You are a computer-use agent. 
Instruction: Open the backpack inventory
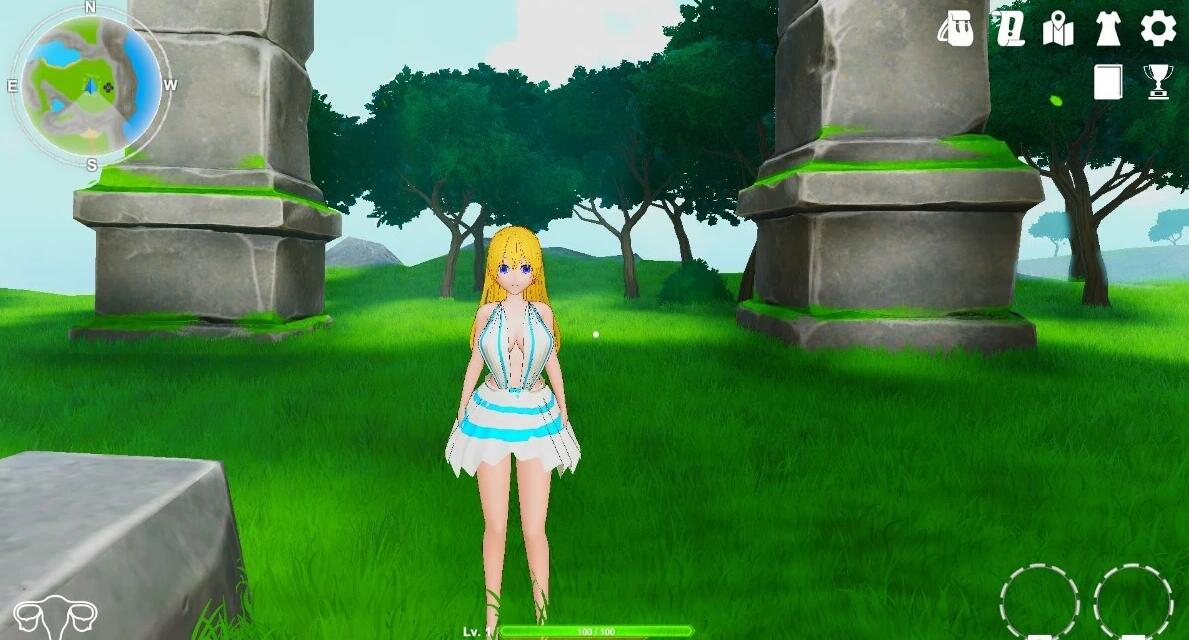(956, 30)
